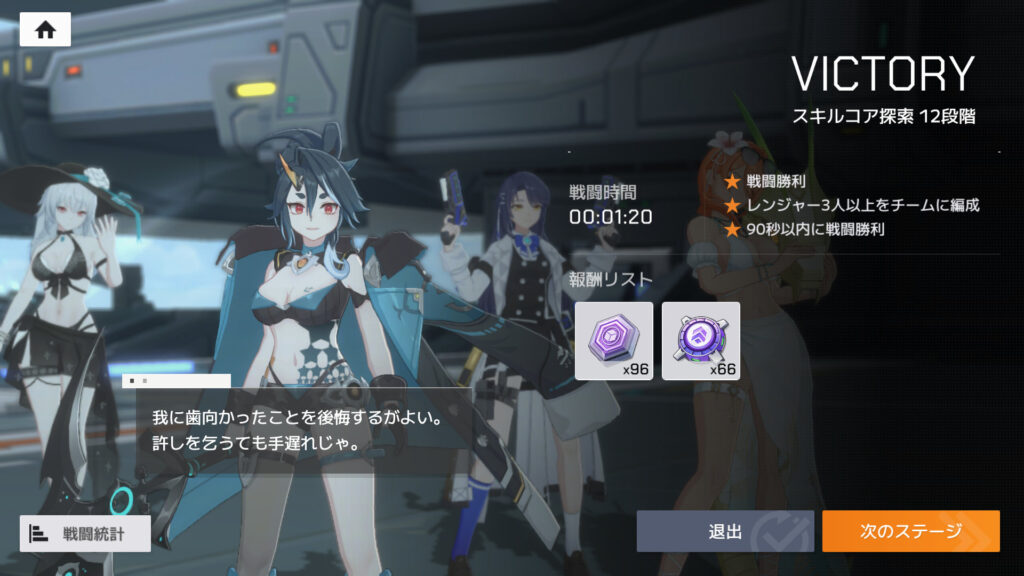Proceed with 次のステージ button
The image size is (1024, 576).
[910, 531]
